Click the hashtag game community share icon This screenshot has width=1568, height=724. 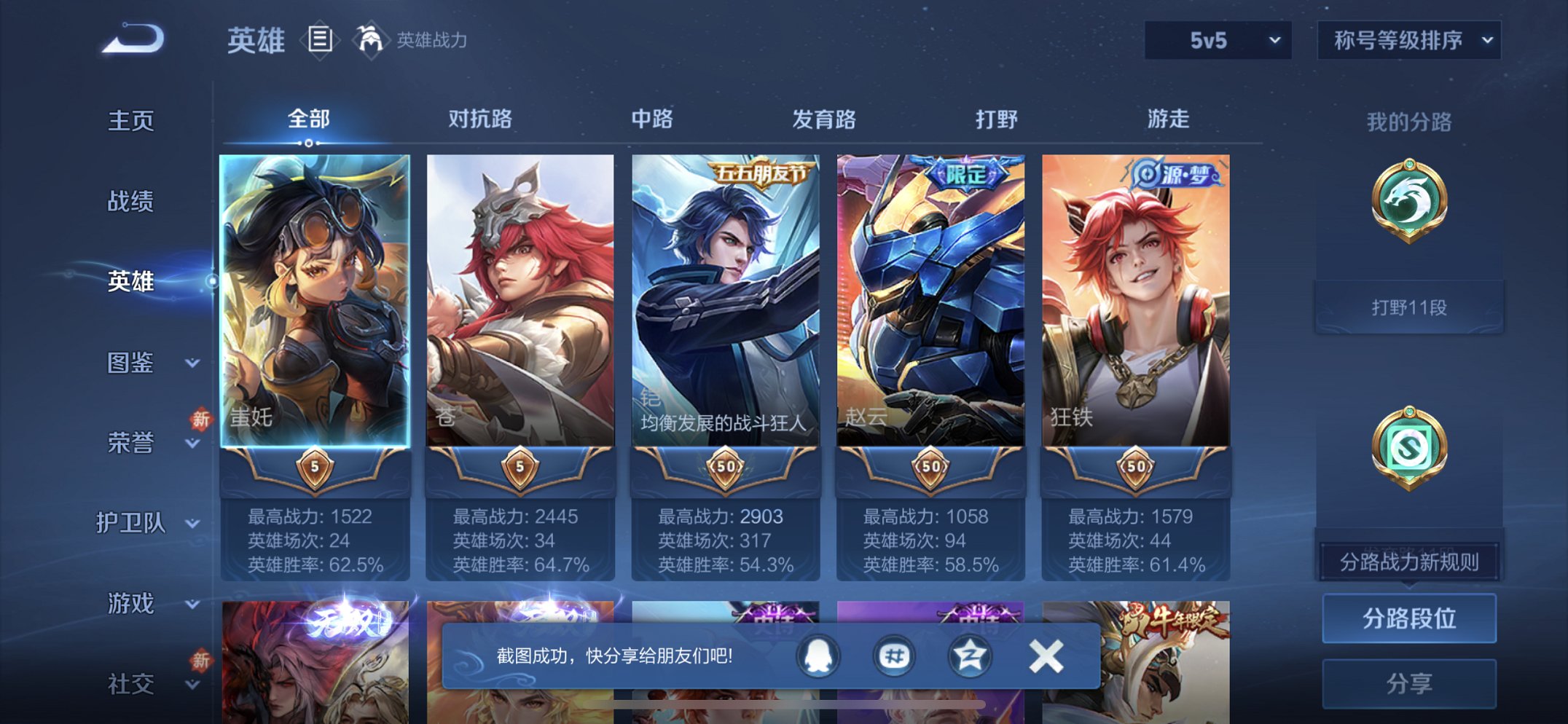click(x=893, y=655)
